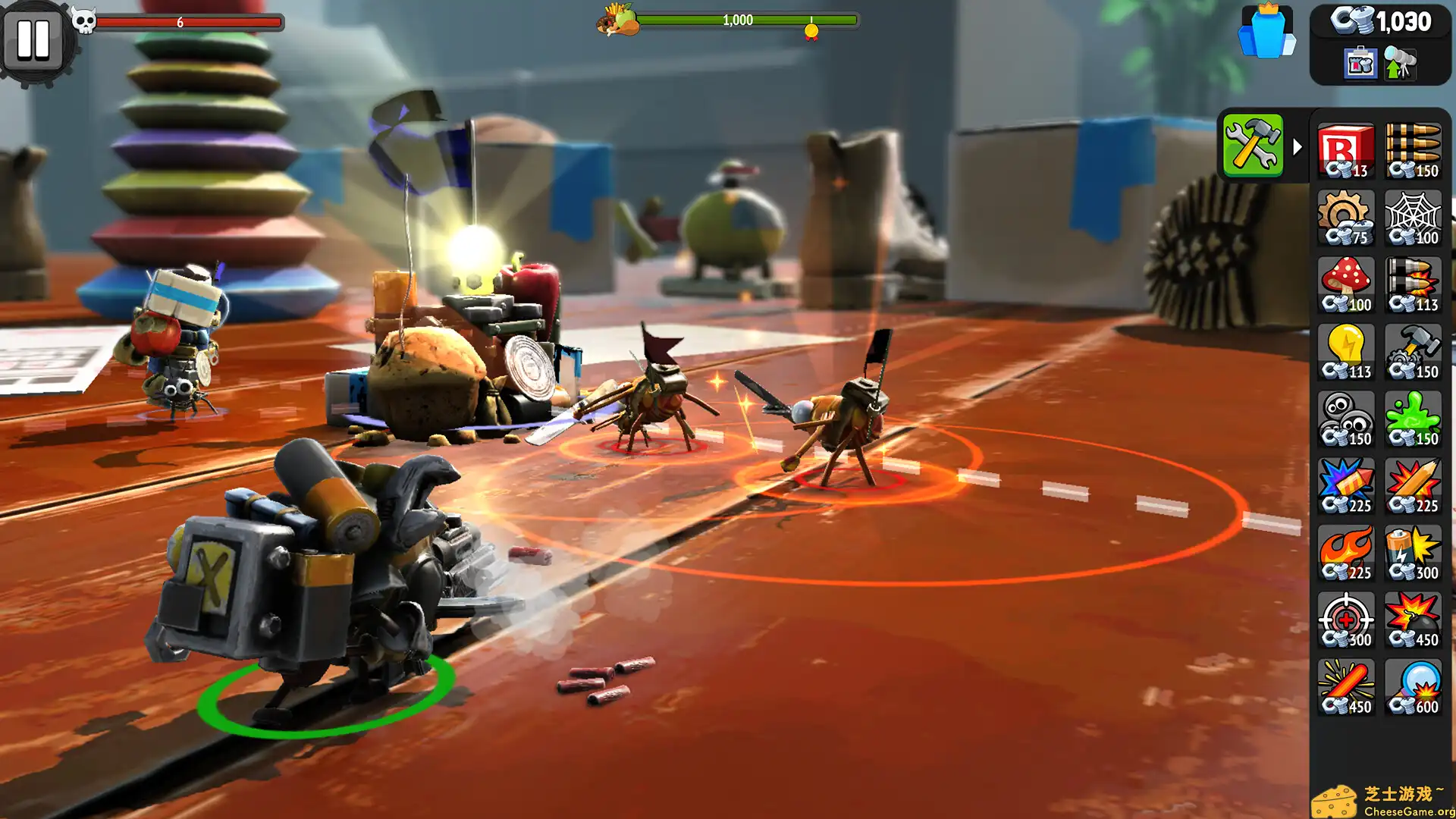Buy the red target reticle item for 300

[x=1347, y=618]
